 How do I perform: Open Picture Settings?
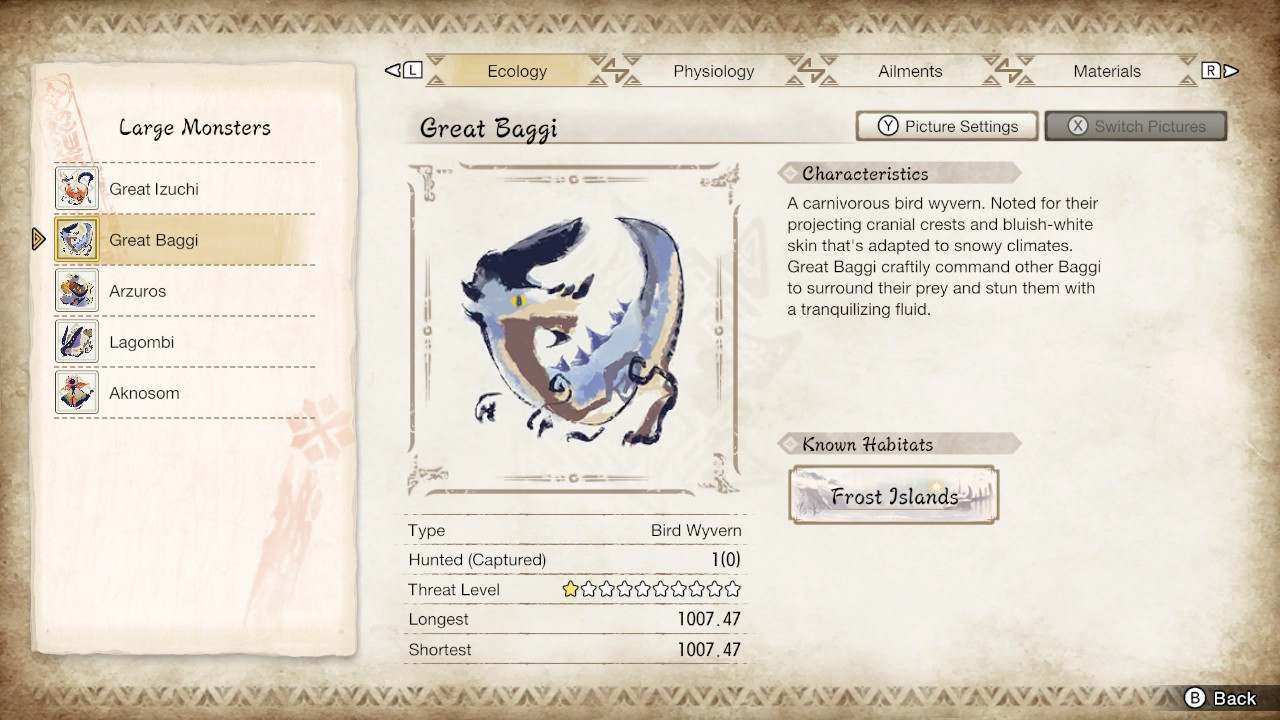[x=946, y=126]
